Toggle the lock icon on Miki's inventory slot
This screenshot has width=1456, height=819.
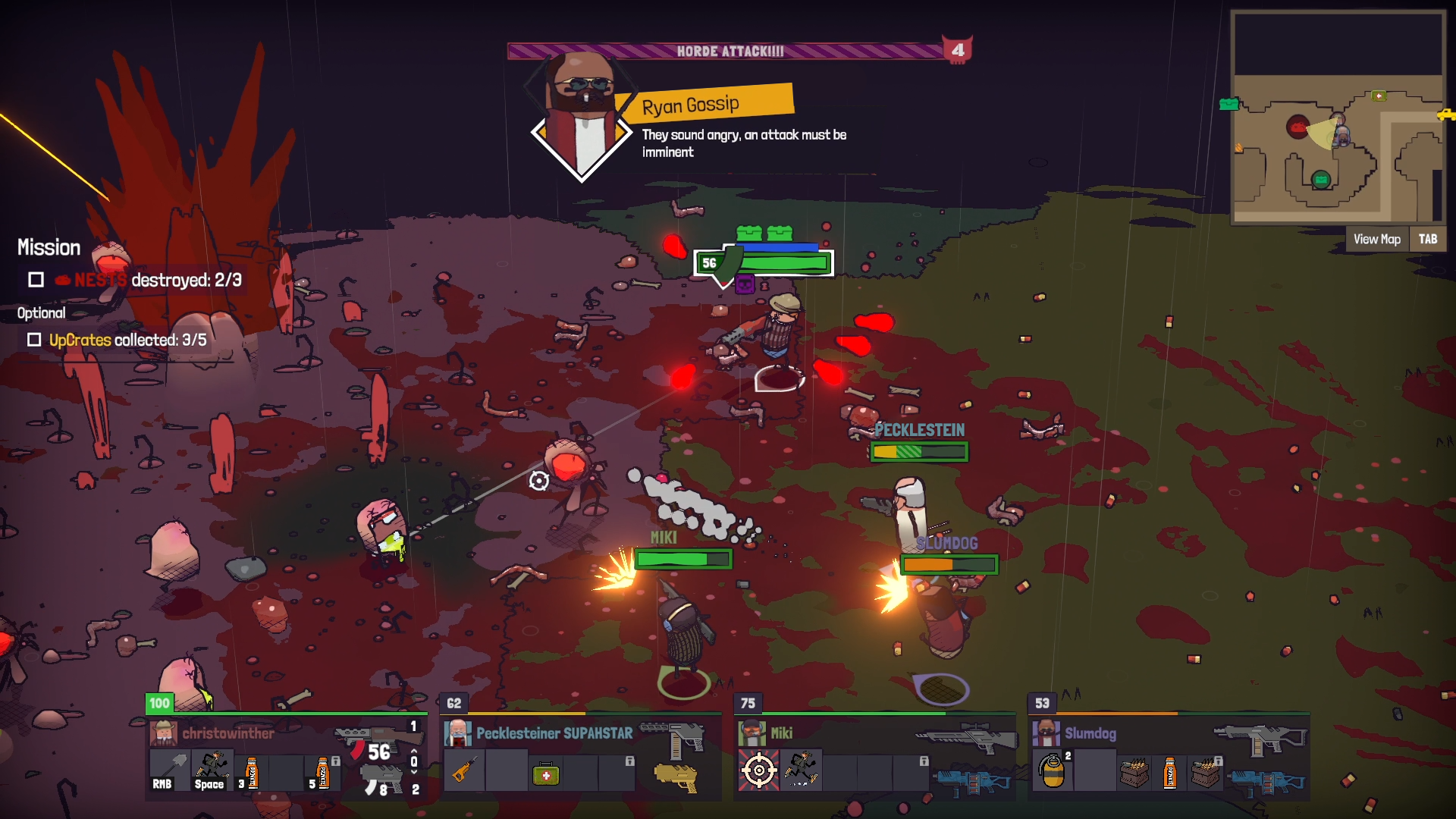click(x=924, y=761)
